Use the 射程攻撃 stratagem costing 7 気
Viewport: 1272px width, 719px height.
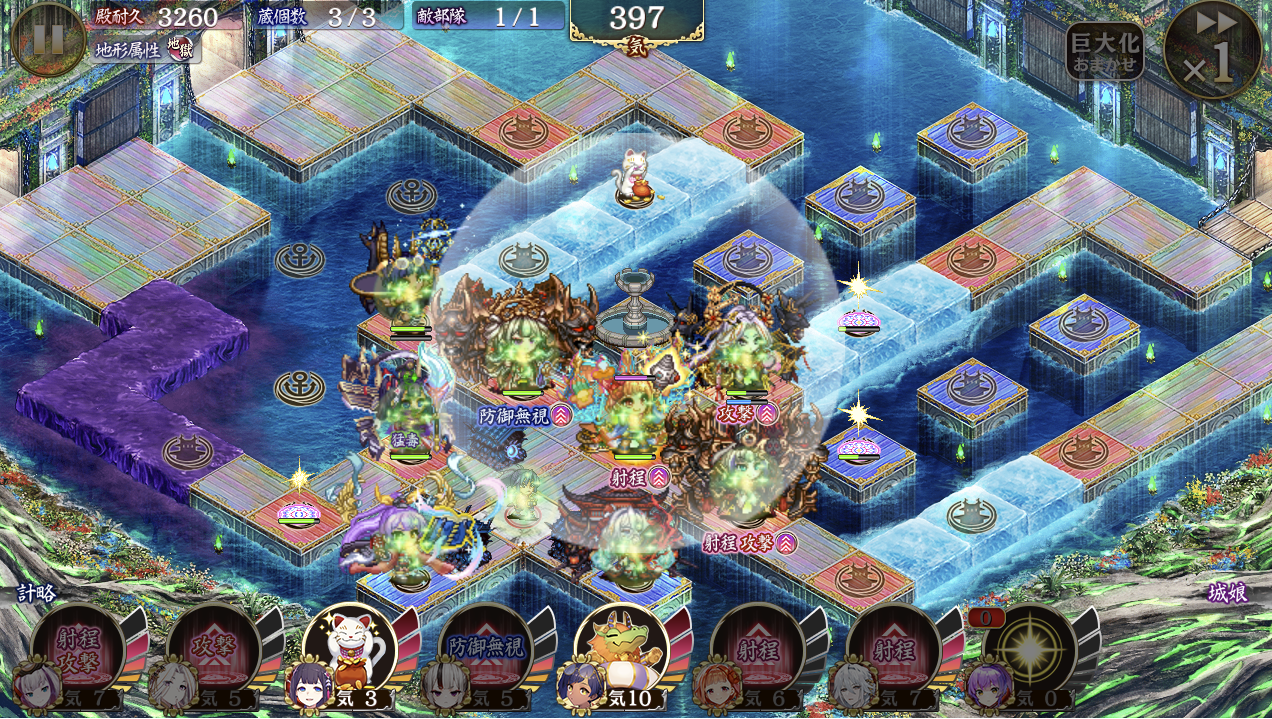(x=78, y=651)
